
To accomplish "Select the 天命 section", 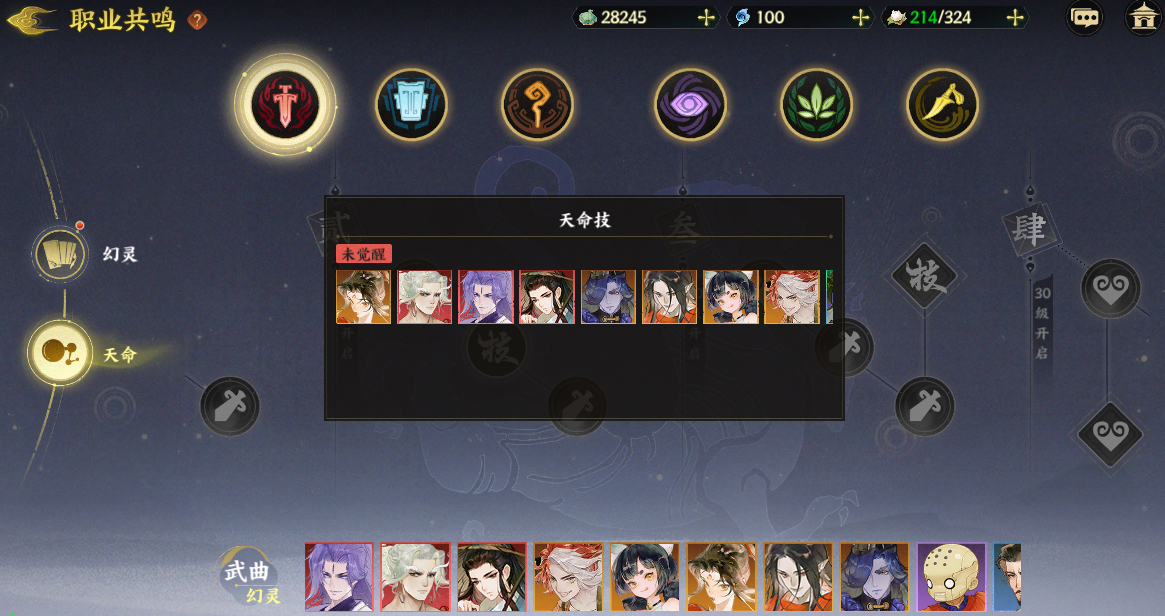I will (61, 353).
